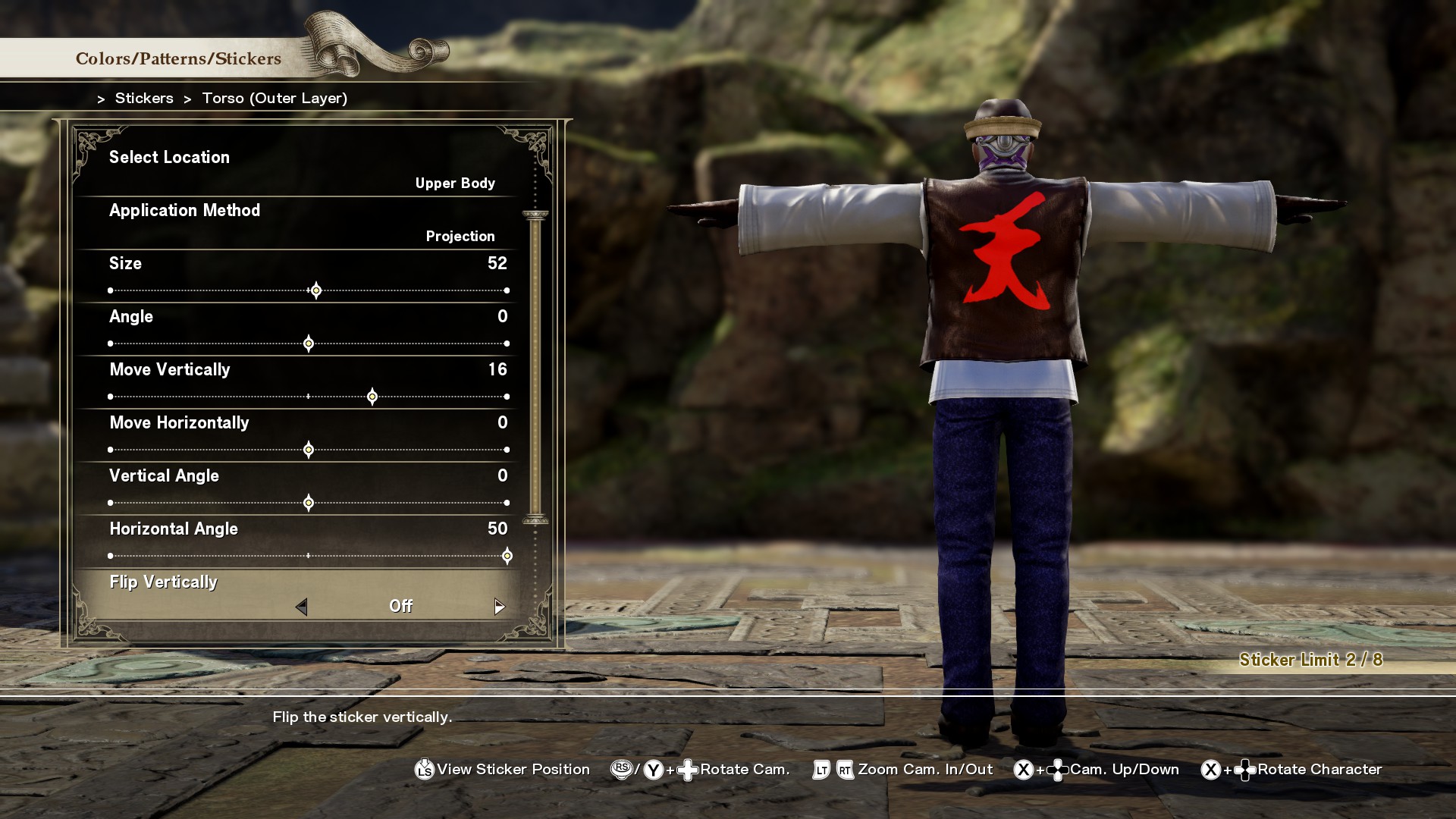
Task: Click the left arrow for Flip Vertically
Action: (302, 607)
